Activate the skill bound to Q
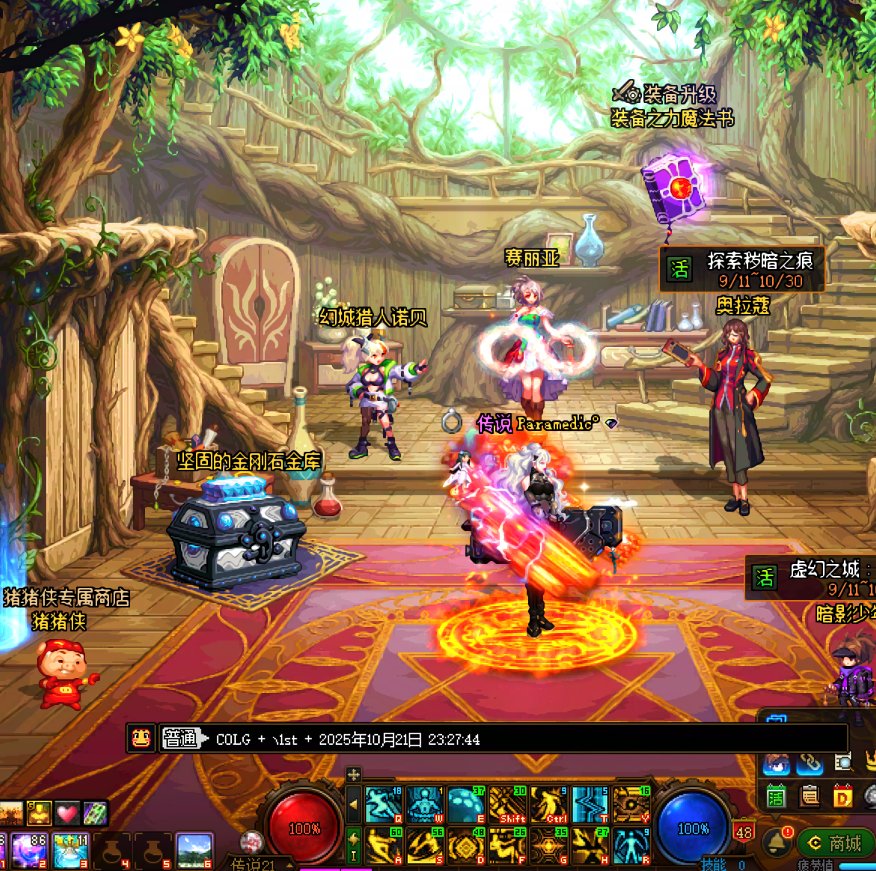 pyautogui.click(x=383, y=804)
